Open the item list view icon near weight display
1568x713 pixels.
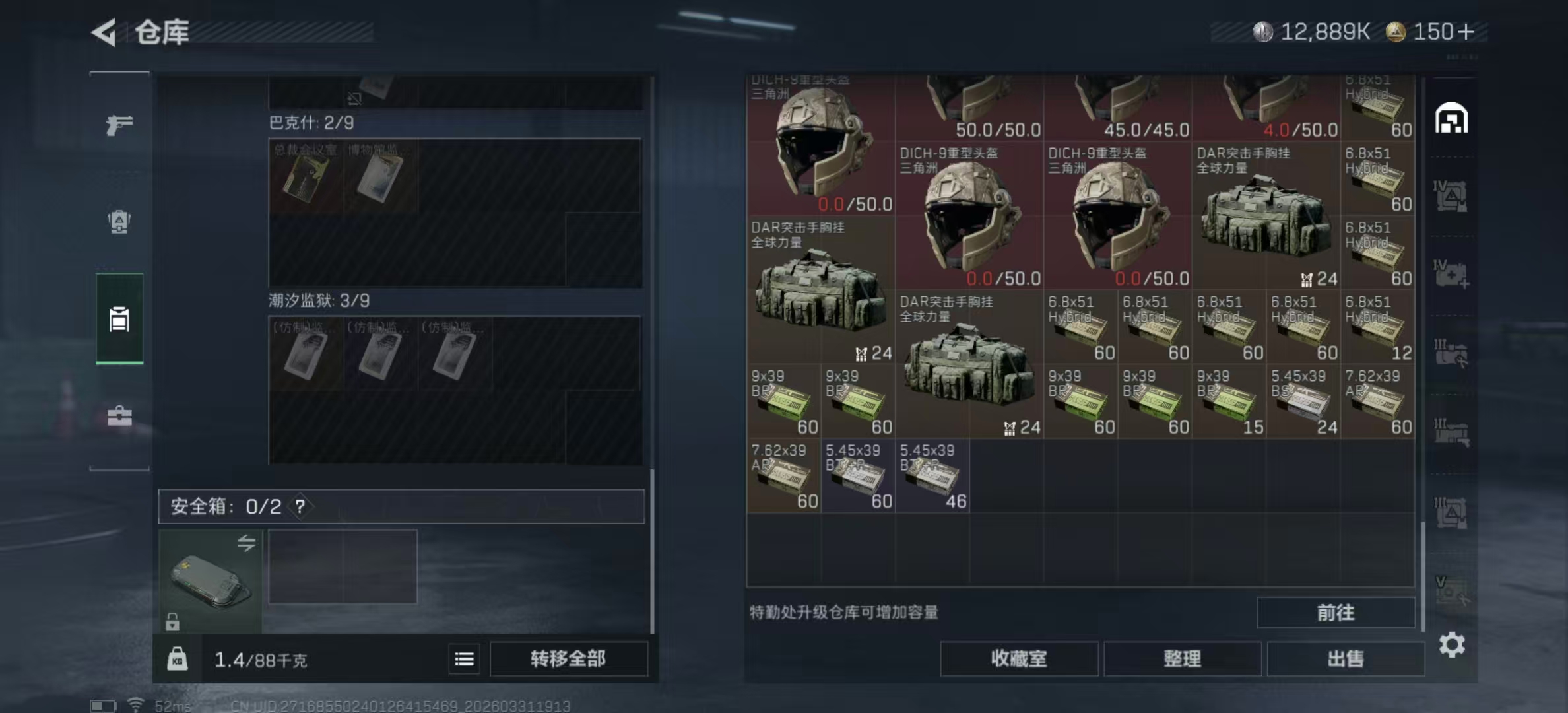tap(465, 660)
